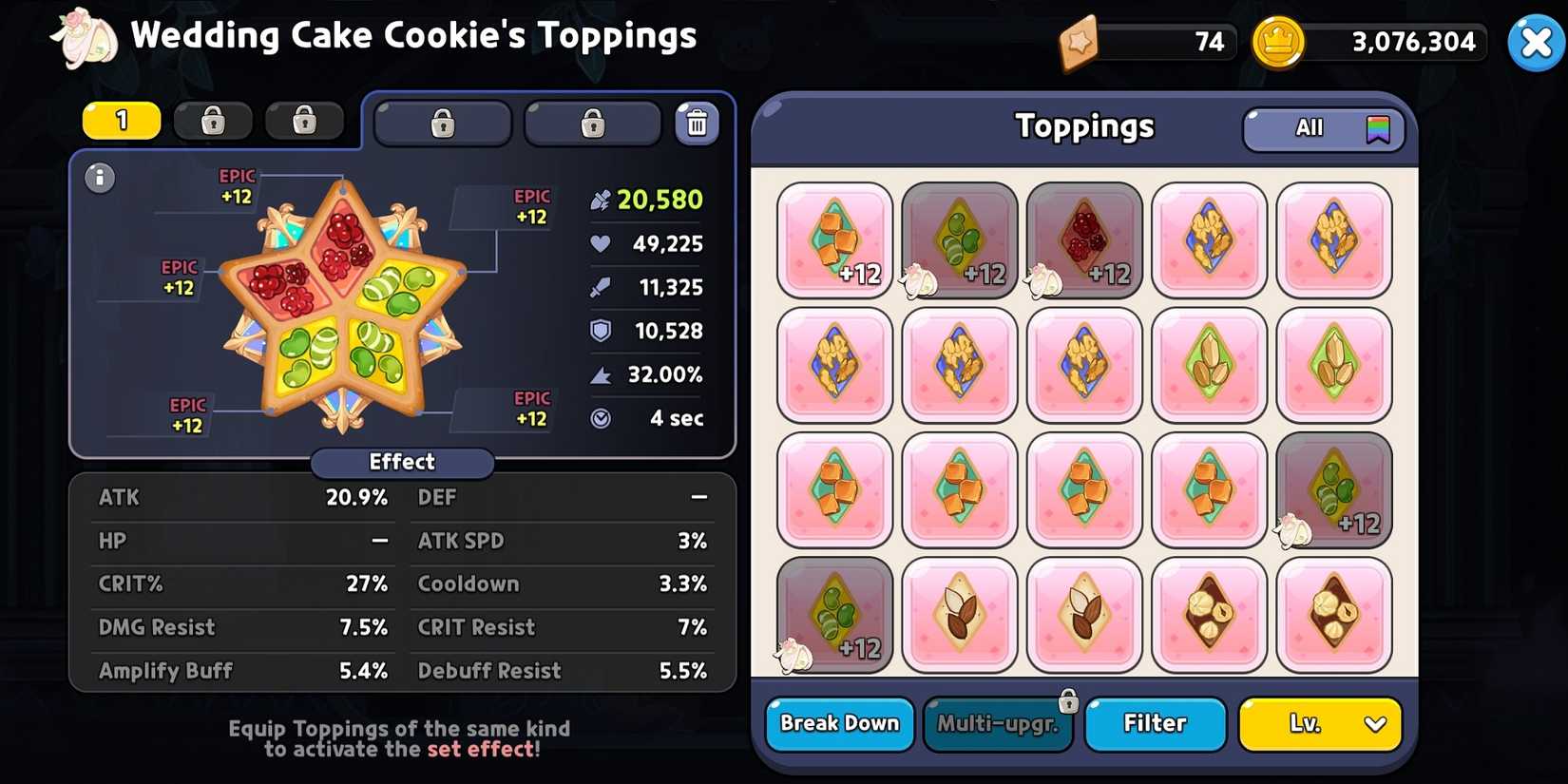Select the second locked preset slot

pyautogui.click(x=305, y=121)
